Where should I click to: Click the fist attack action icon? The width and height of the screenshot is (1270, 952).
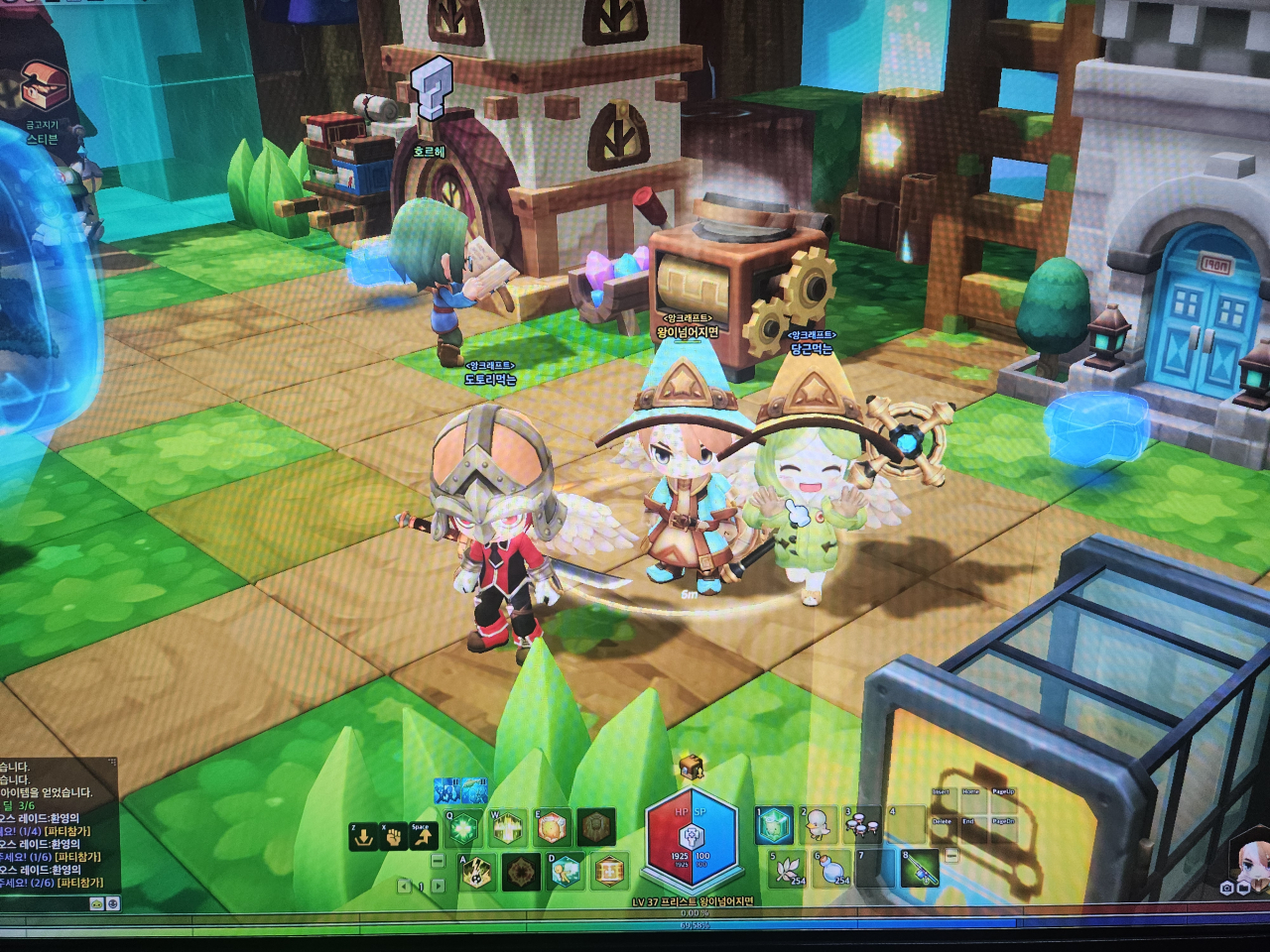394,837
